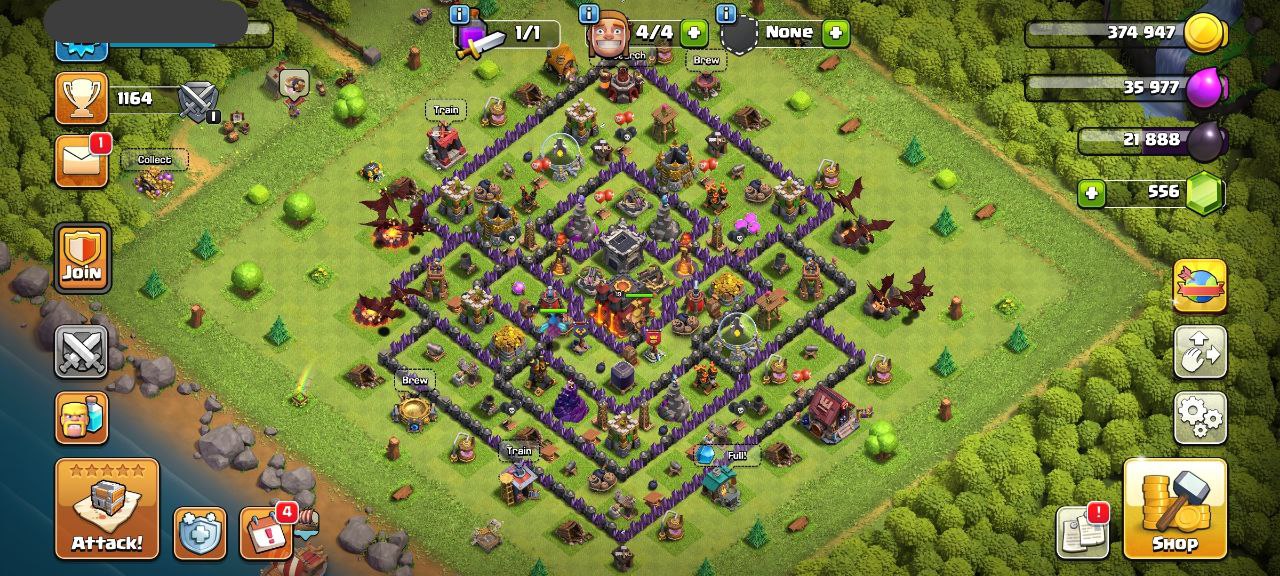Tap the Attack! button
1280x576 pixels.
[107, 509]
